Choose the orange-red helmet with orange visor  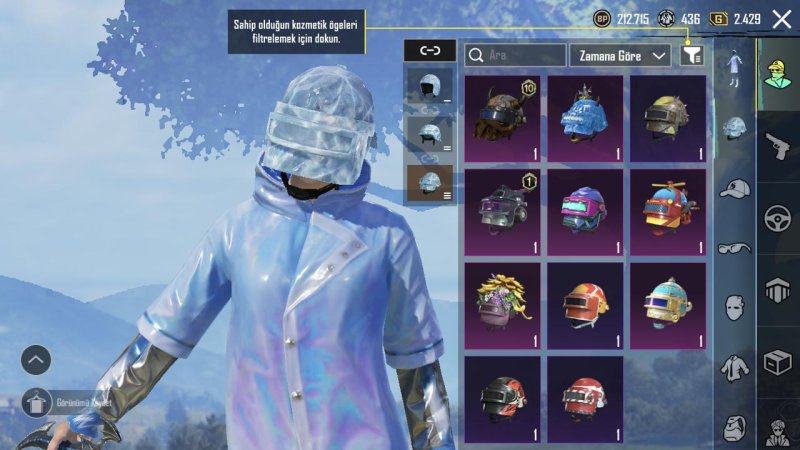click(x=585, y=305)
